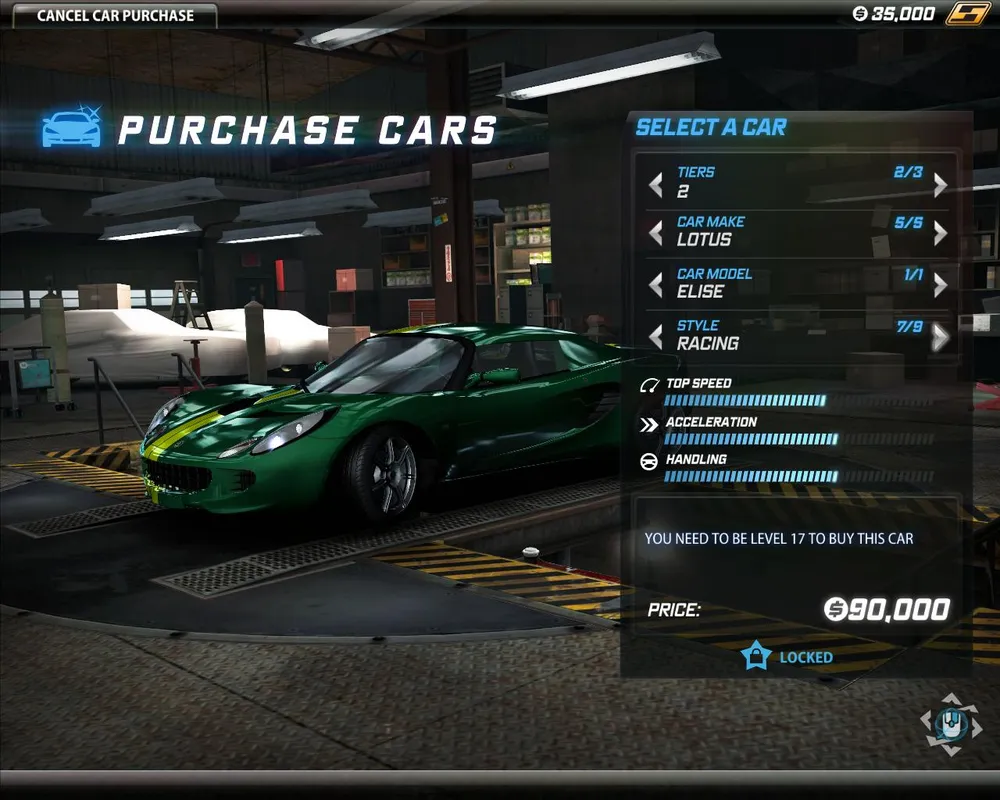Open the gold SpeedBoost currency icon
The height and width of the screenshot is (800, 1000).
[x=967, y=14]
